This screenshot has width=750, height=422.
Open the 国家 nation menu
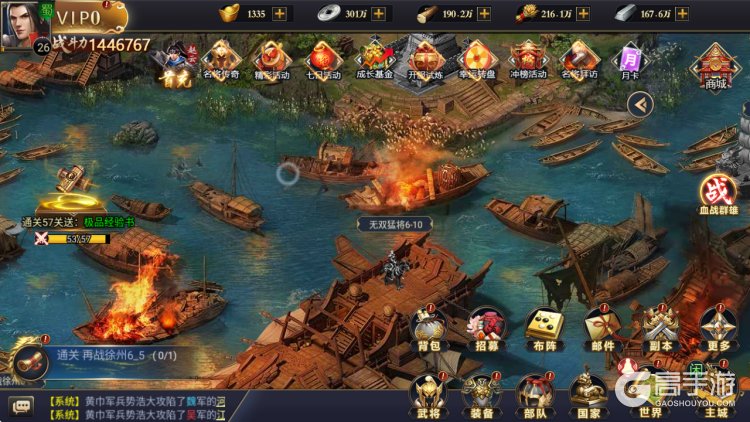[589, 394]
